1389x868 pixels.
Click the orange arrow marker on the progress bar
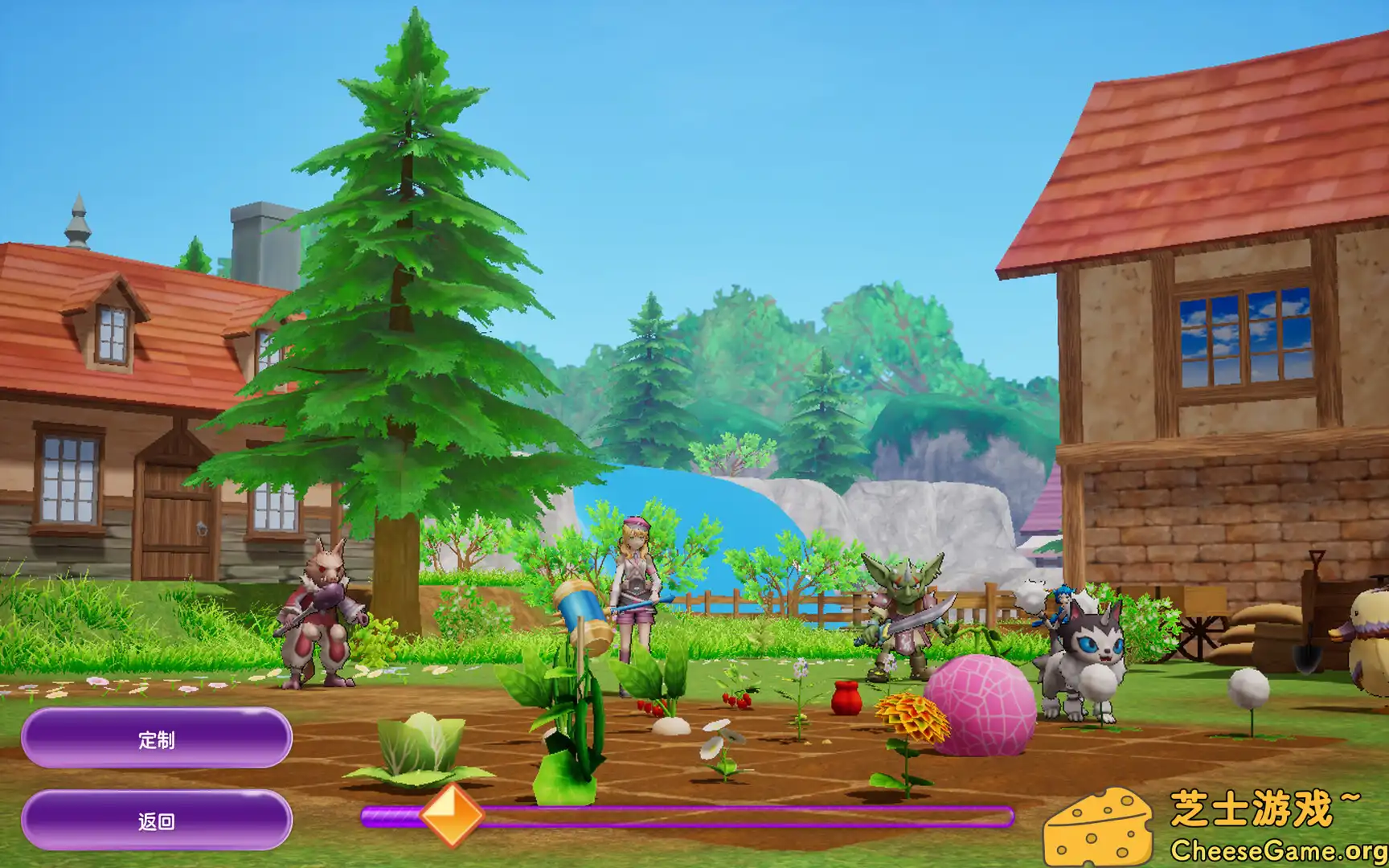click(452, 816)
